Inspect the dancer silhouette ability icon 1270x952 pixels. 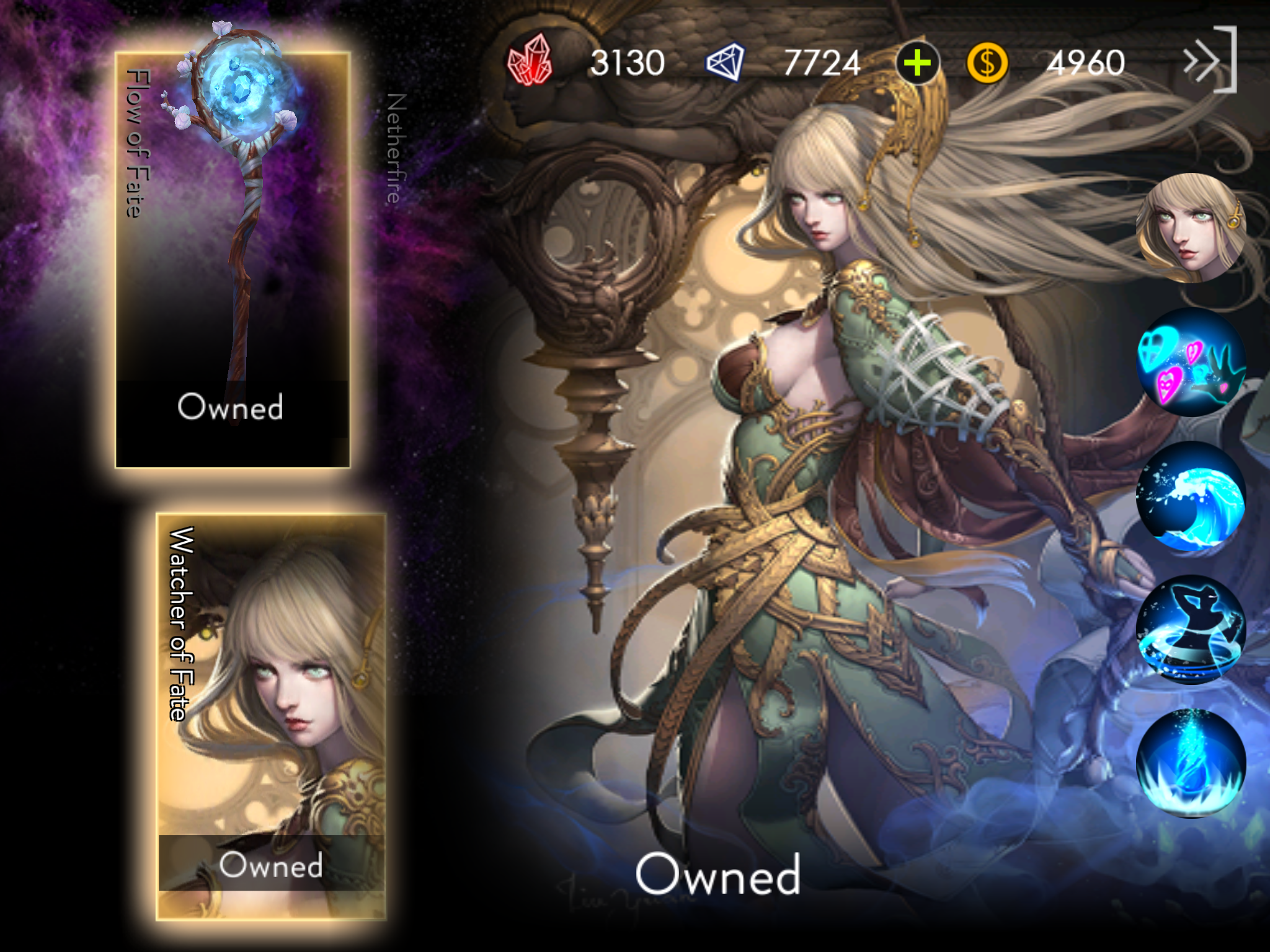pos(1190,630)
